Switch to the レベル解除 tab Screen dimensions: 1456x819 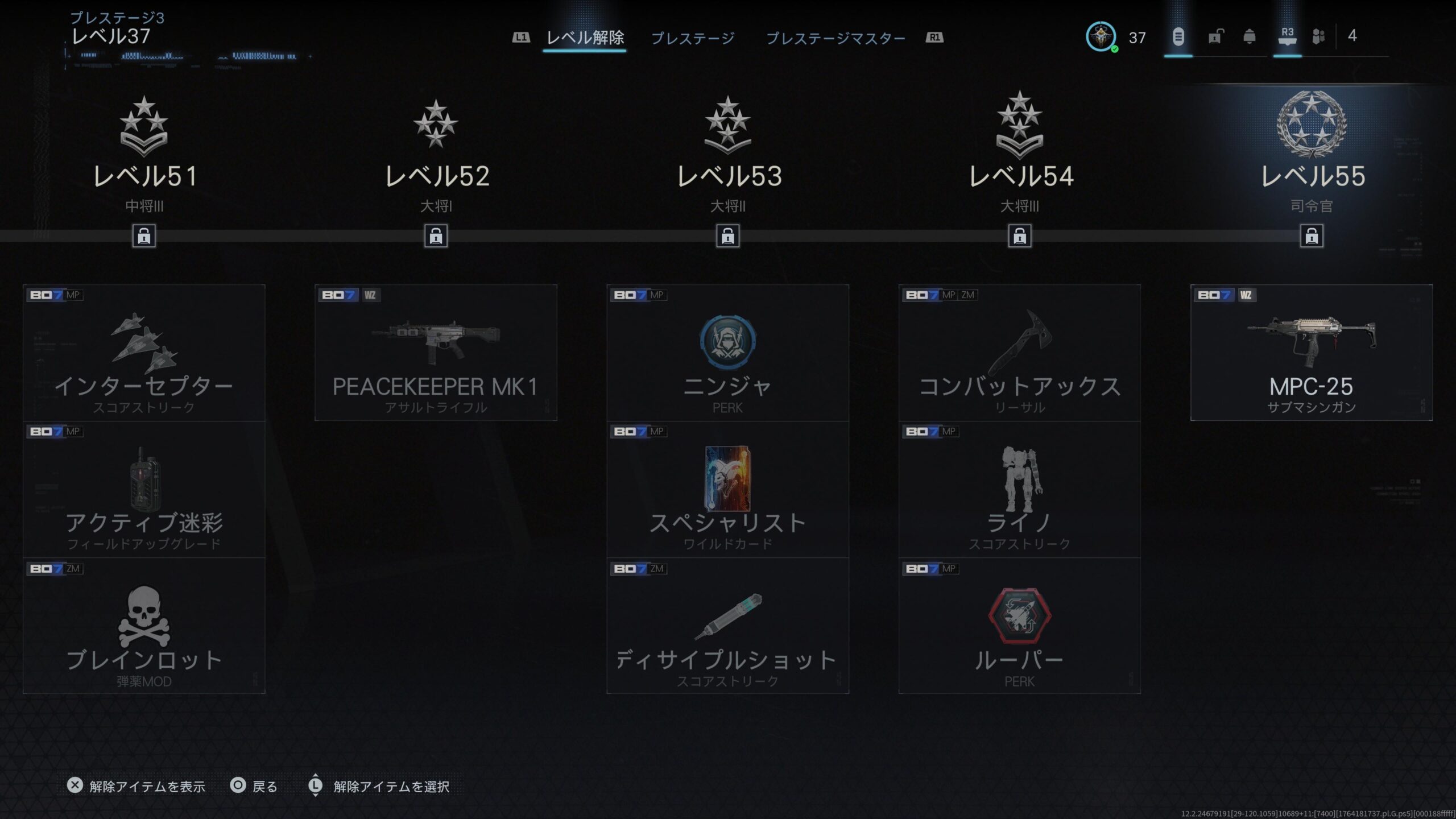pos(585,38)
